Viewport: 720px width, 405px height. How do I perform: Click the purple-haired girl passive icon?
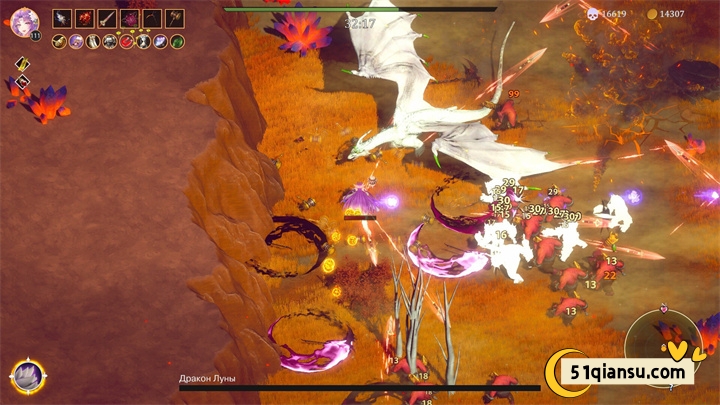(x=77, y=41)
